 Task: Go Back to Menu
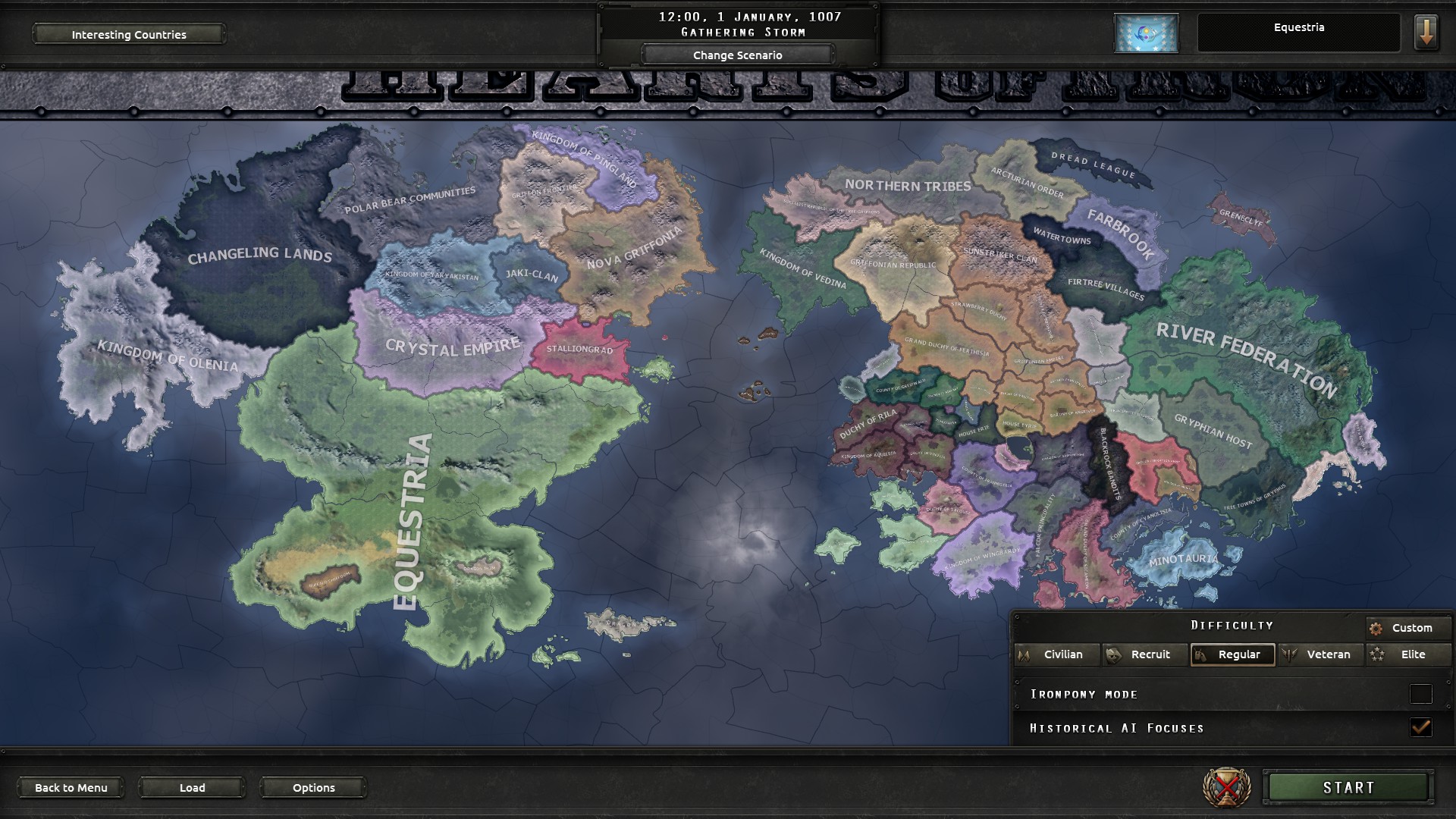[x=71, y=787]
